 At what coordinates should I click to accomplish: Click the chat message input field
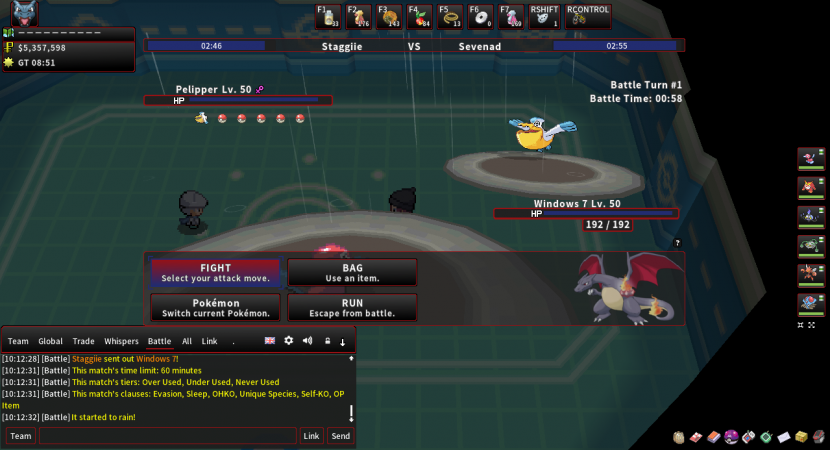click(167, 436)
